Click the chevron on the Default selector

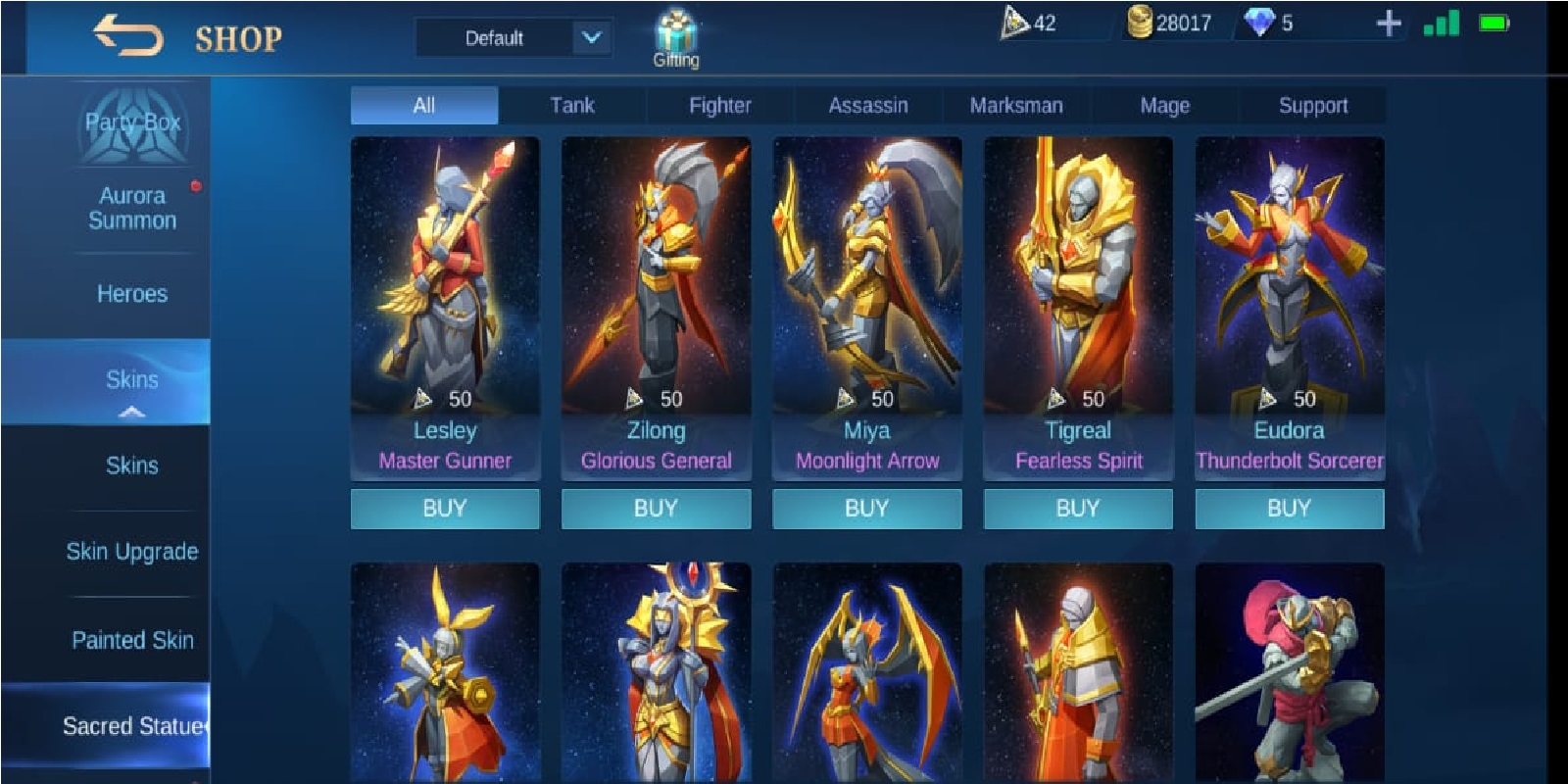[x=588, y=37]
